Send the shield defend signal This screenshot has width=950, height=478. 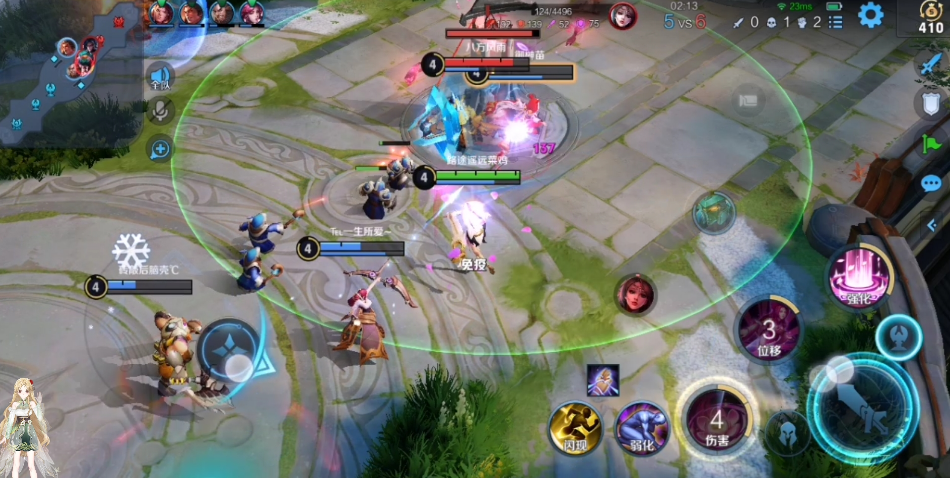929,102
